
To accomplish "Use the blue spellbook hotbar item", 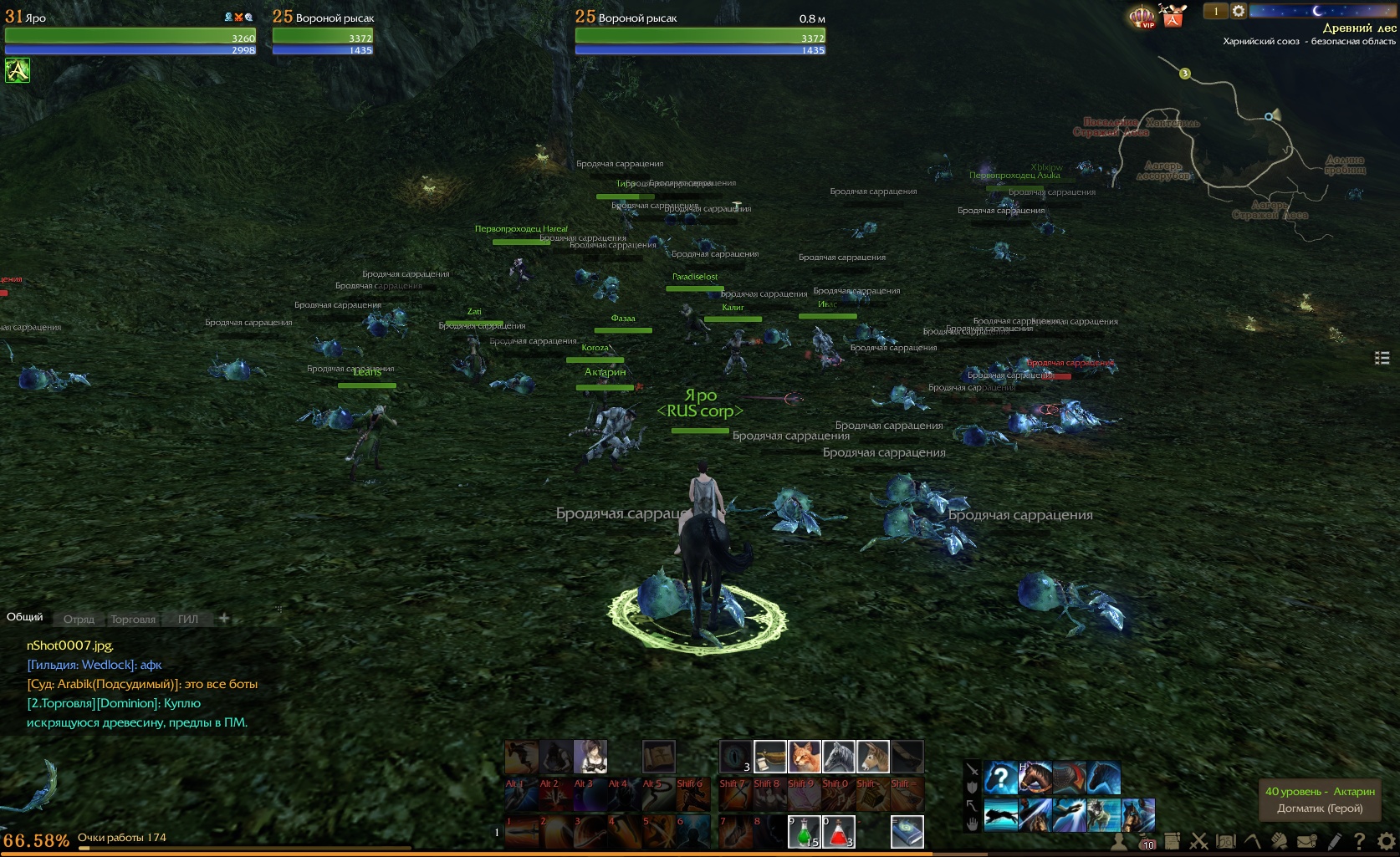I will point(907,832).
